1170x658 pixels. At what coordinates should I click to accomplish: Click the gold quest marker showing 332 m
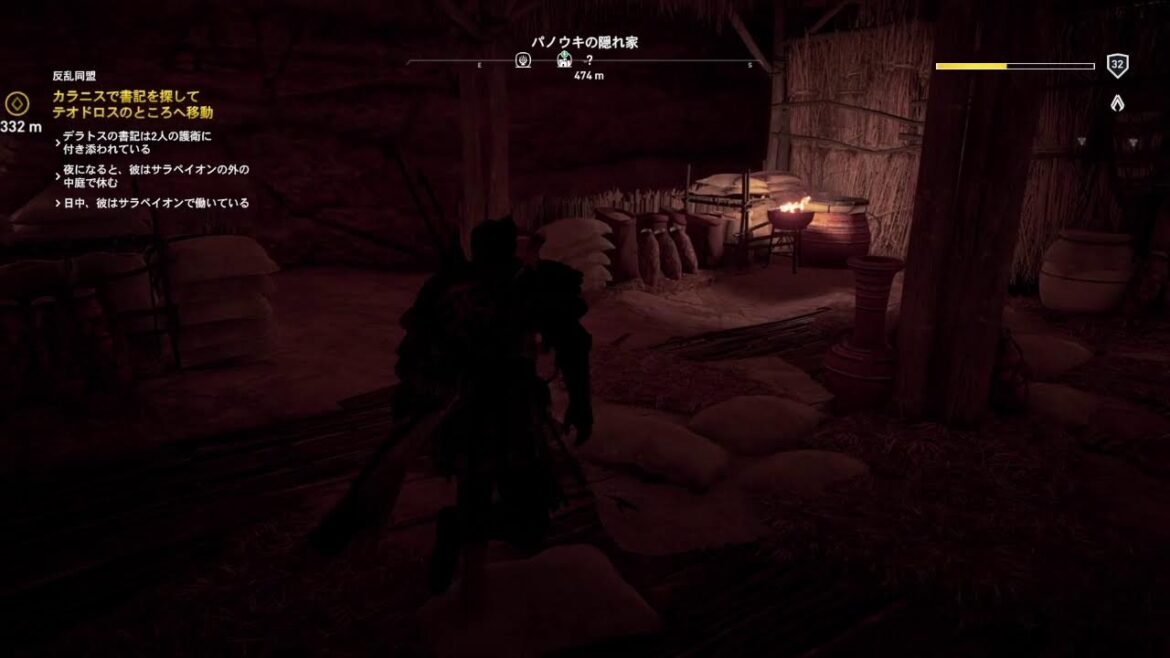17,103
